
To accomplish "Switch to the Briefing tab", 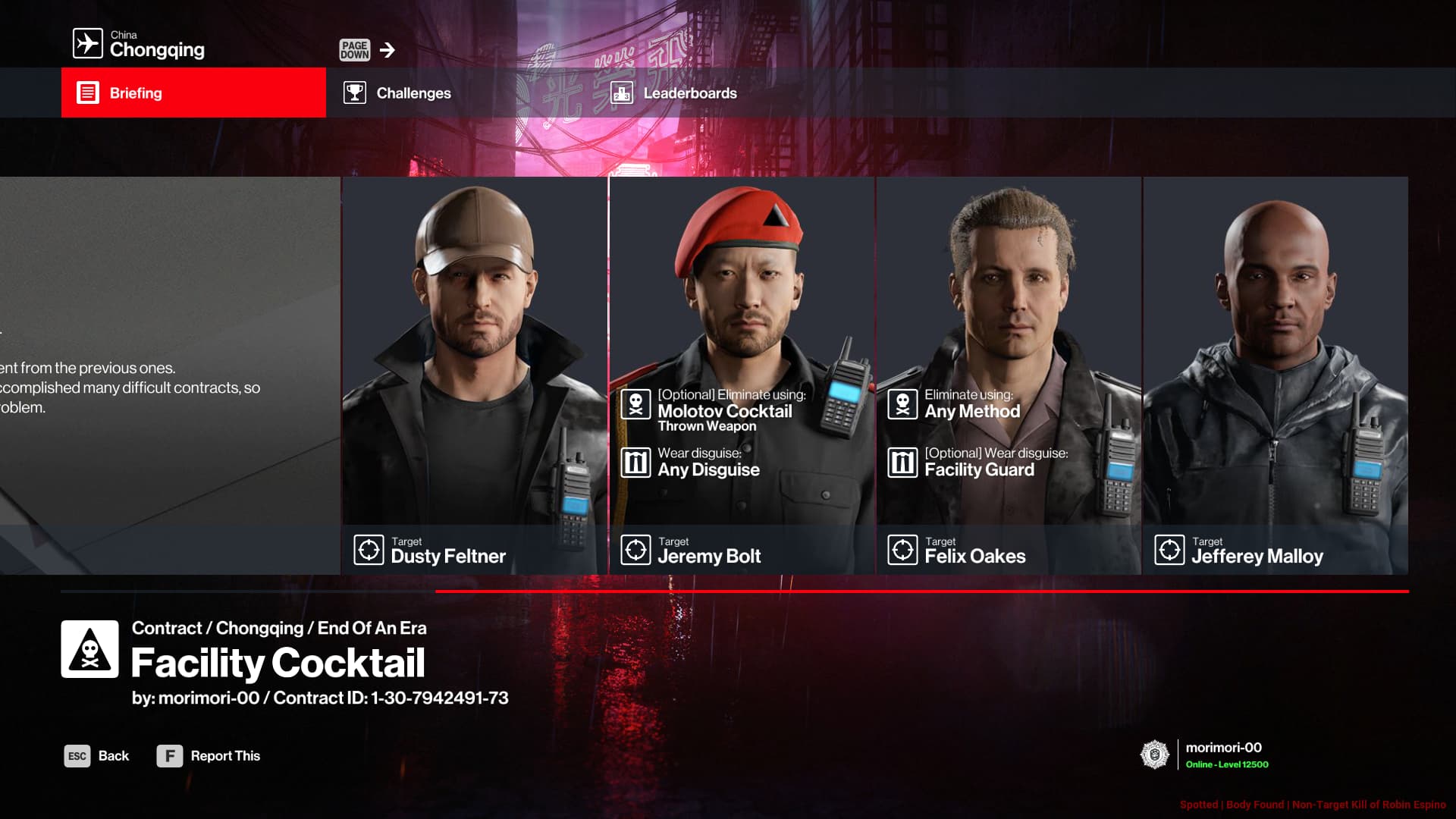I will (x=193, y=93).
